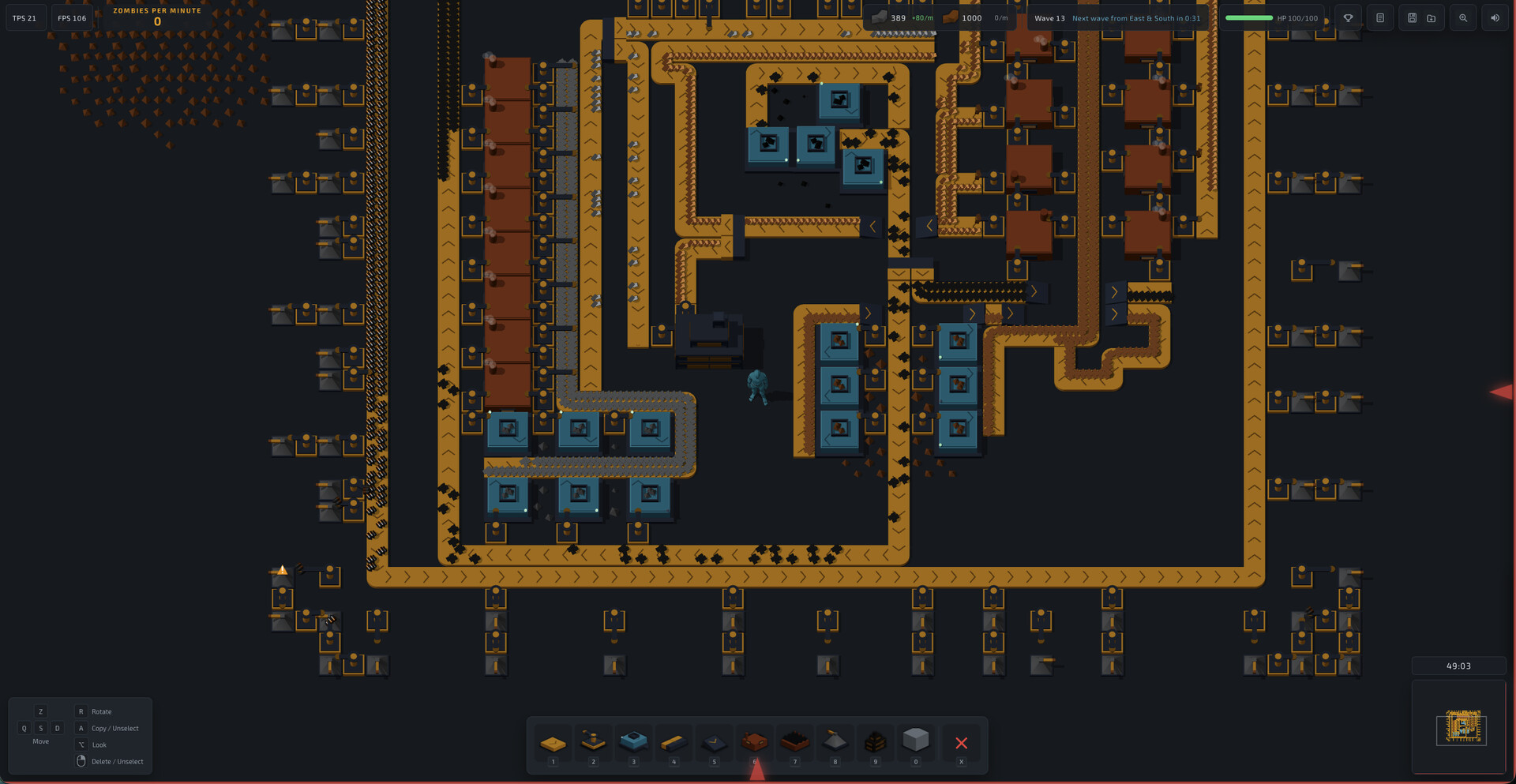Viewport: 1516px width, 784px height.
Task: Activate the magnifier zoom tool
Action: pyautogui.click(x=1463, y=17)
